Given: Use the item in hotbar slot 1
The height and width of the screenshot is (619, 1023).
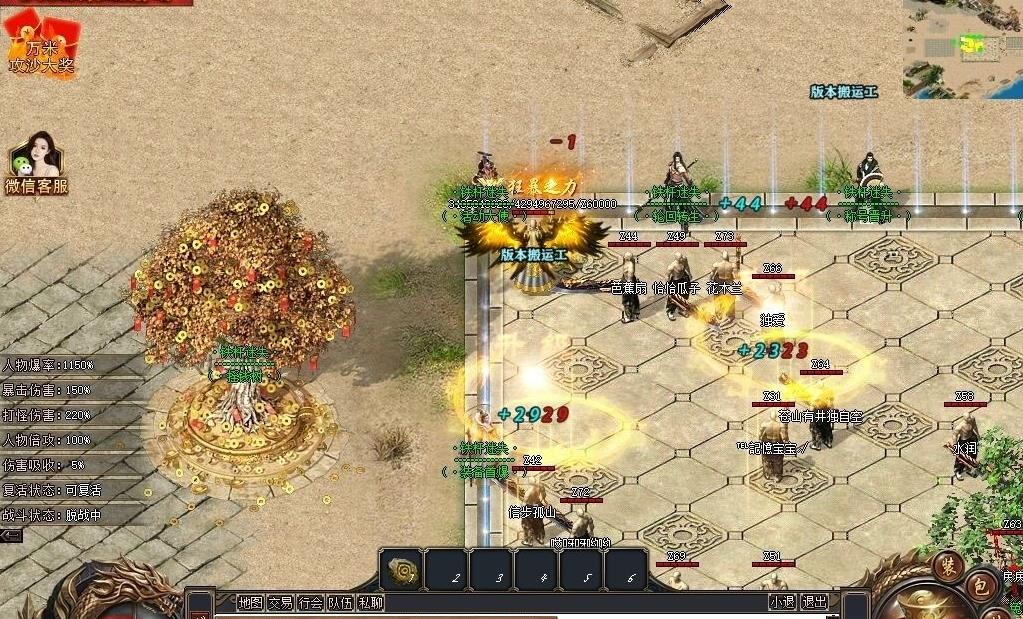Looking at the screenshot, I should (x=401, y=570).
